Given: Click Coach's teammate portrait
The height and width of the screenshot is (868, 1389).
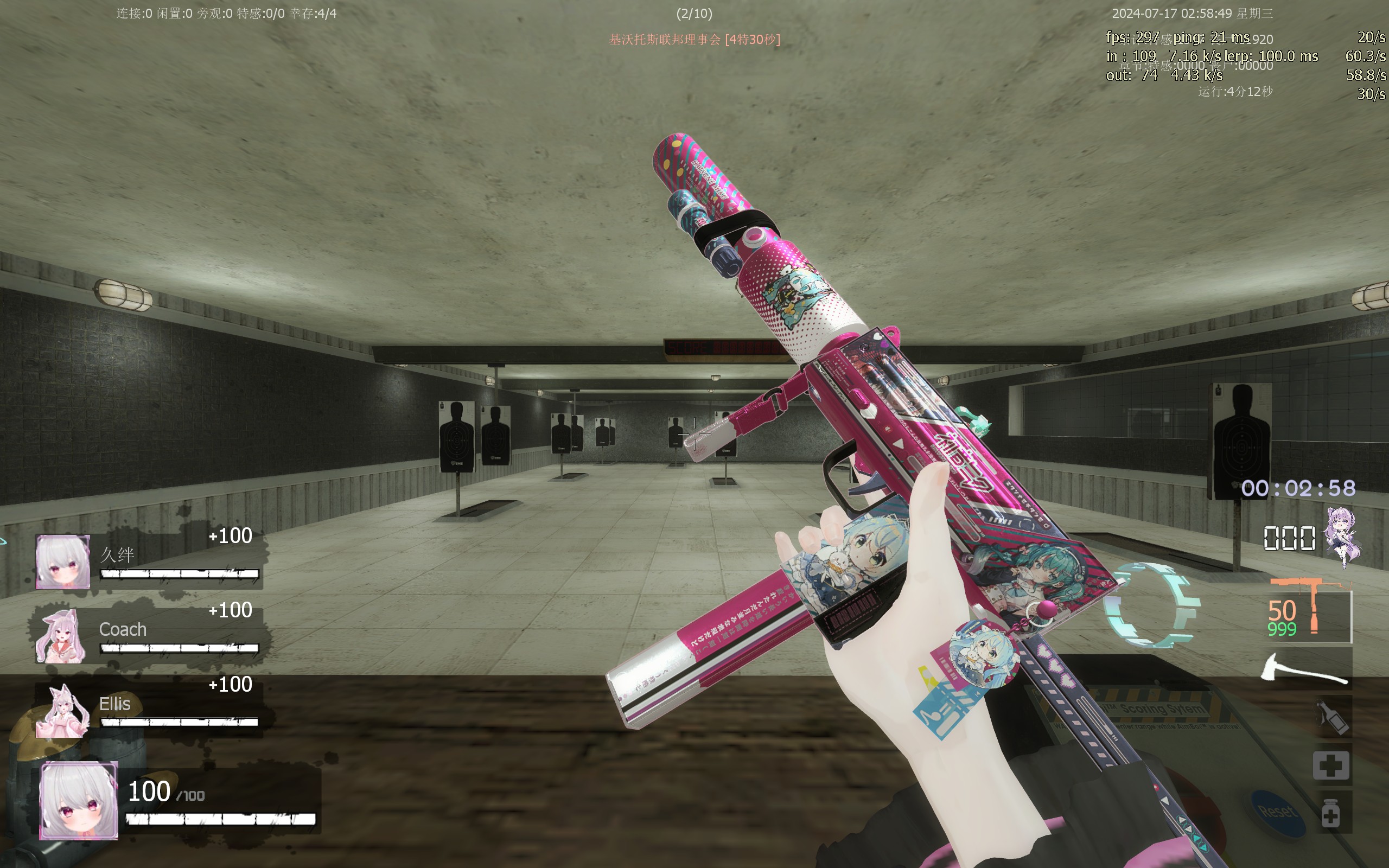Looking at the screenshot, I should point(61,637).
